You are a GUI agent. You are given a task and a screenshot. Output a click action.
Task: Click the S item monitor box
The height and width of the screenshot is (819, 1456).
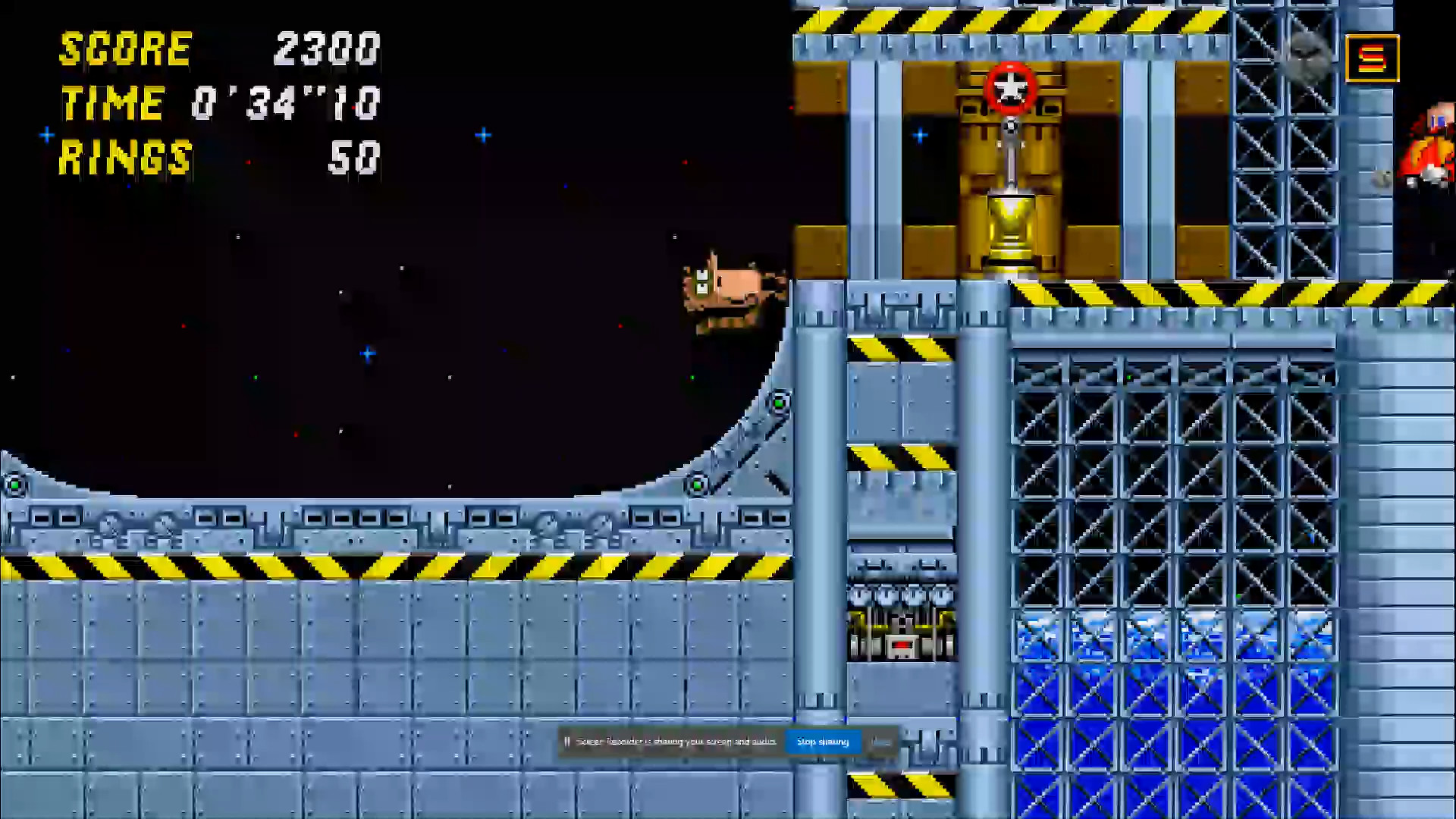[x=1372, y=56]
